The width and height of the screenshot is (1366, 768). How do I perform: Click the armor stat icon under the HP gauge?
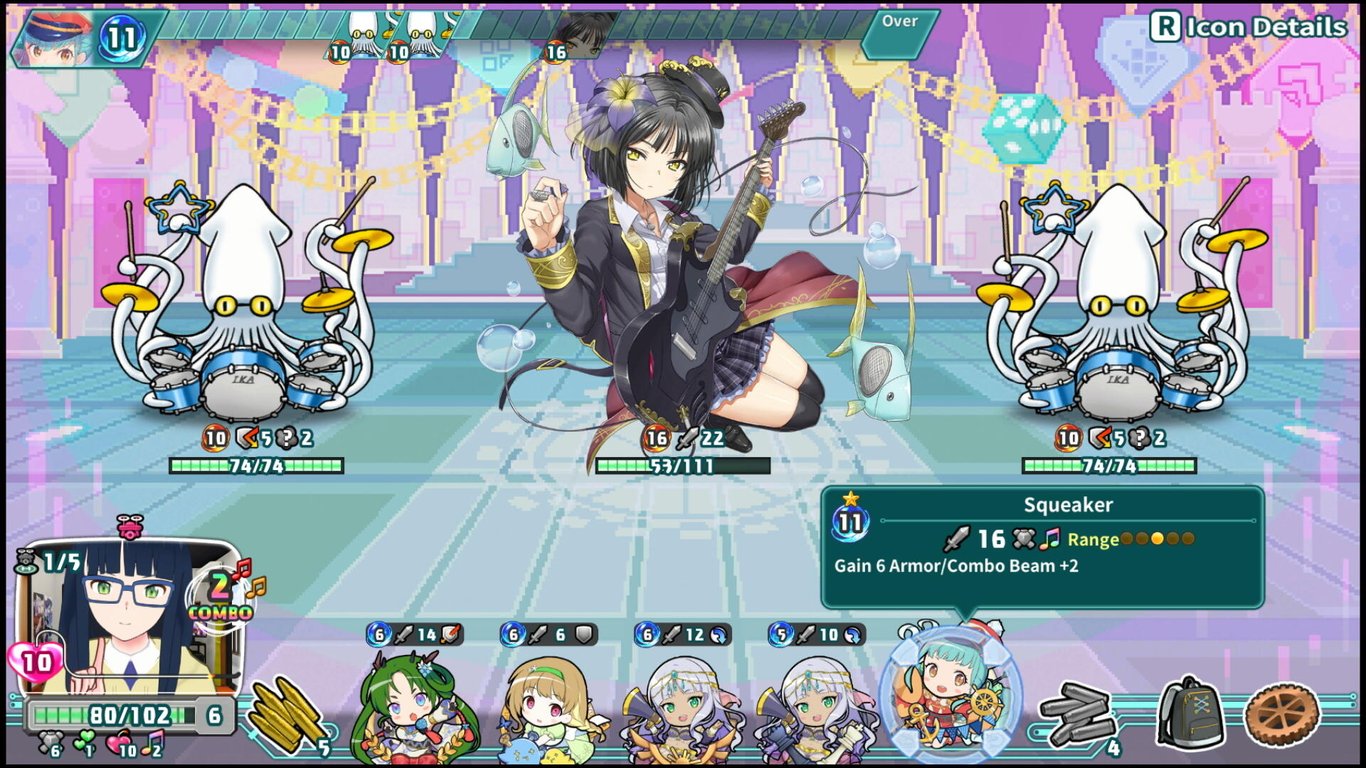[50, 742]
